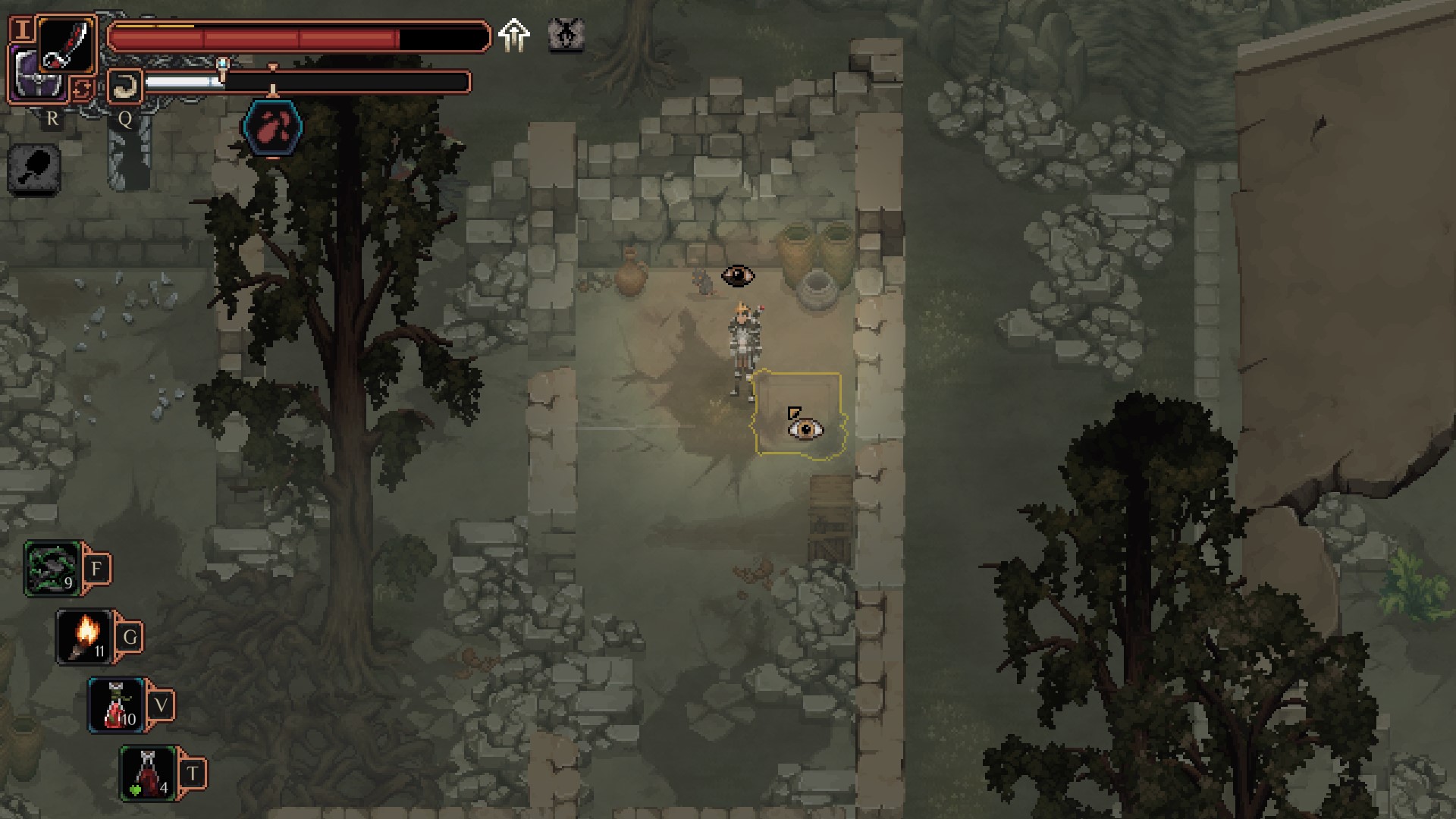This screenshot has height=819, width=1456.
Task: Use the torch quick slot
Action: 85,637
